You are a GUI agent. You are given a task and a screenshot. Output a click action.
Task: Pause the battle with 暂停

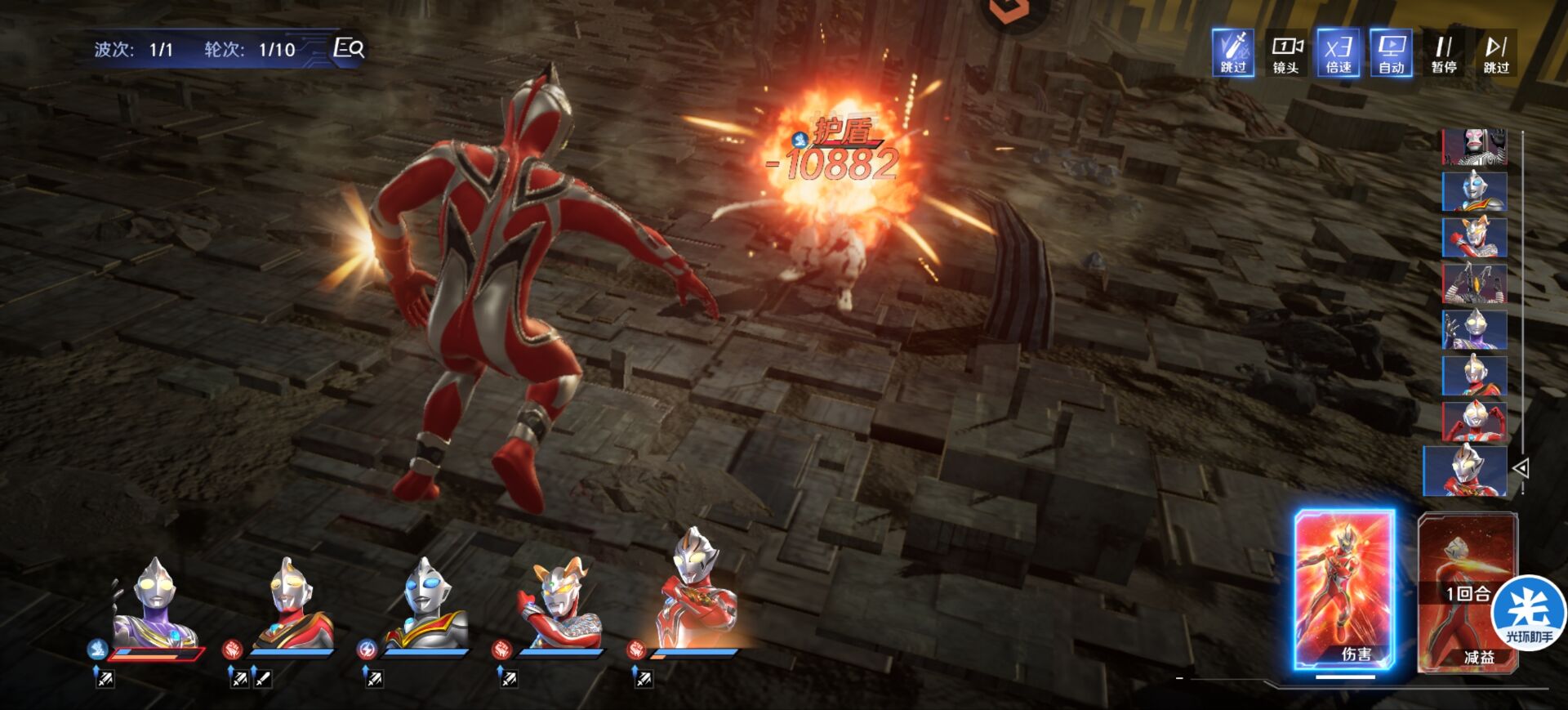[1444, 53]
